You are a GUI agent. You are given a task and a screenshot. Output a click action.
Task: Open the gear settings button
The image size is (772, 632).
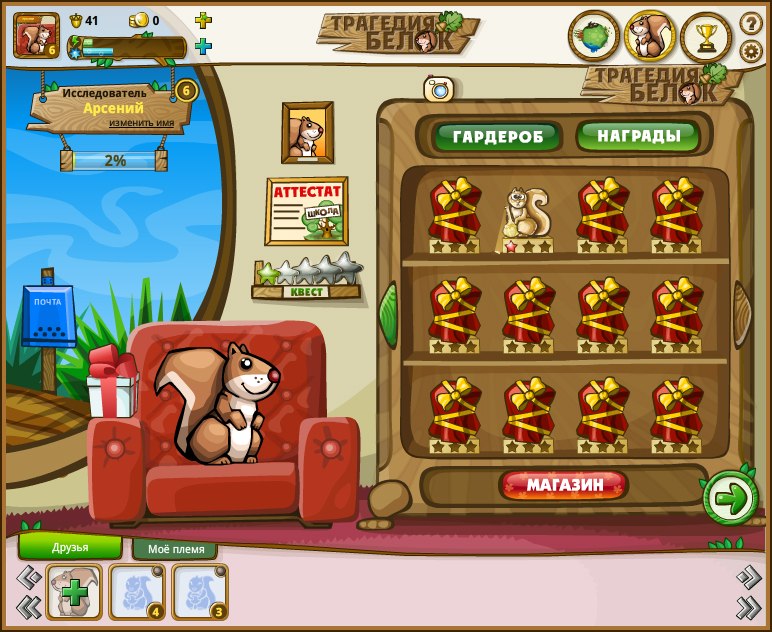(x=751, y=51)
